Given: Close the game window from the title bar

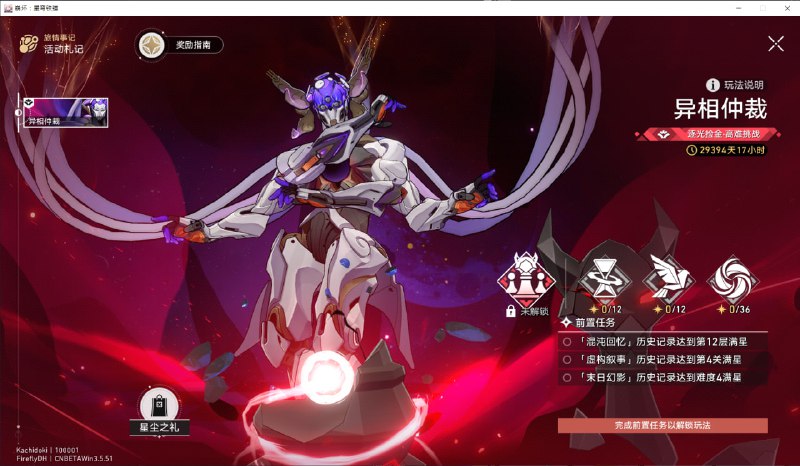Looking at the screenshot, I should [x=788, y=7].
